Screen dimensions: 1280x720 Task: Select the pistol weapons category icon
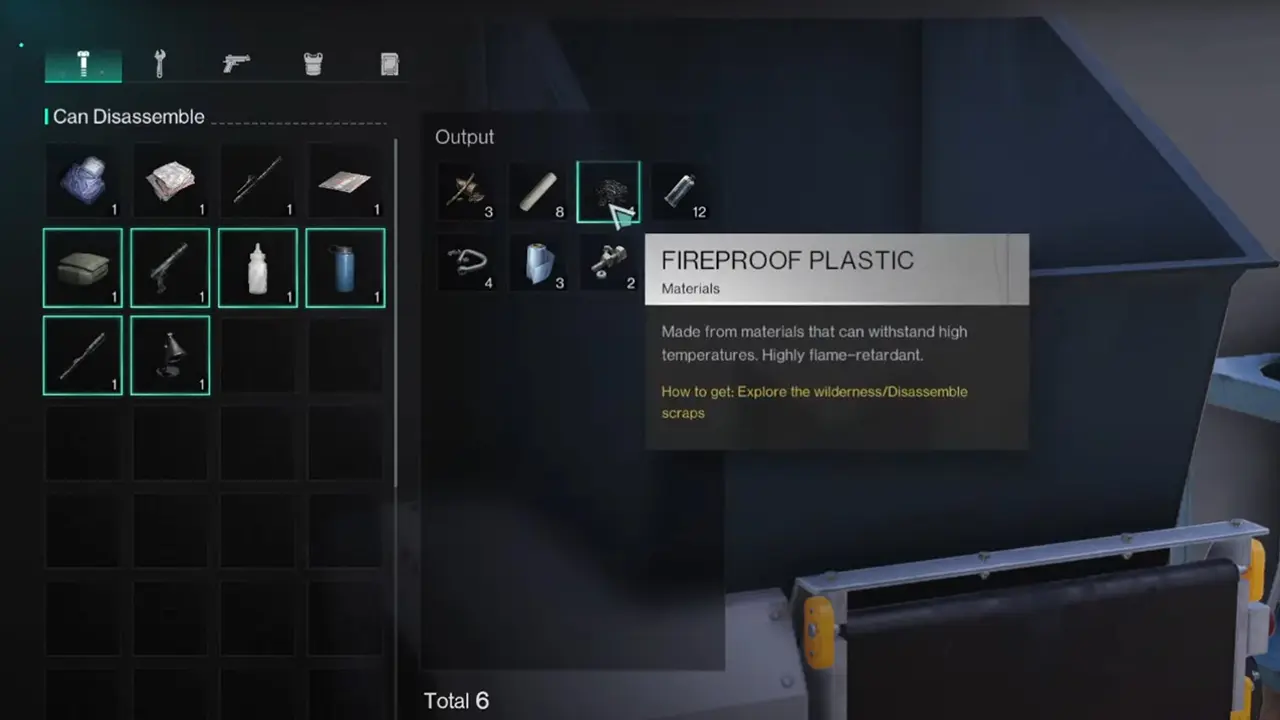click(x=235, y=63)
